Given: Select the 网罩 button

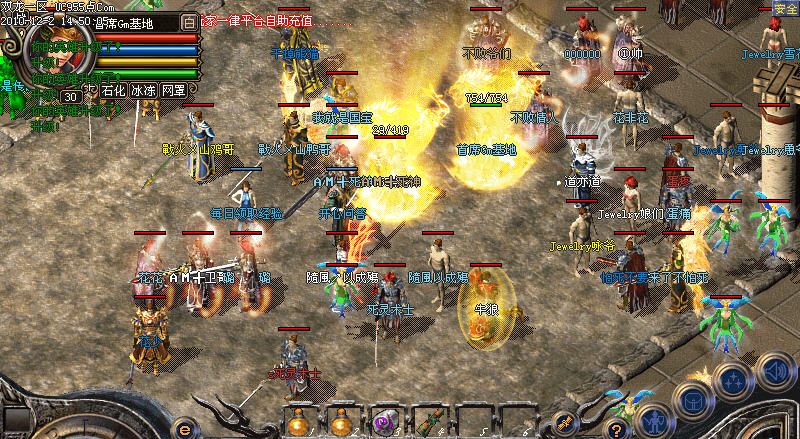Looking at the screenshot, I should point(174,90).
